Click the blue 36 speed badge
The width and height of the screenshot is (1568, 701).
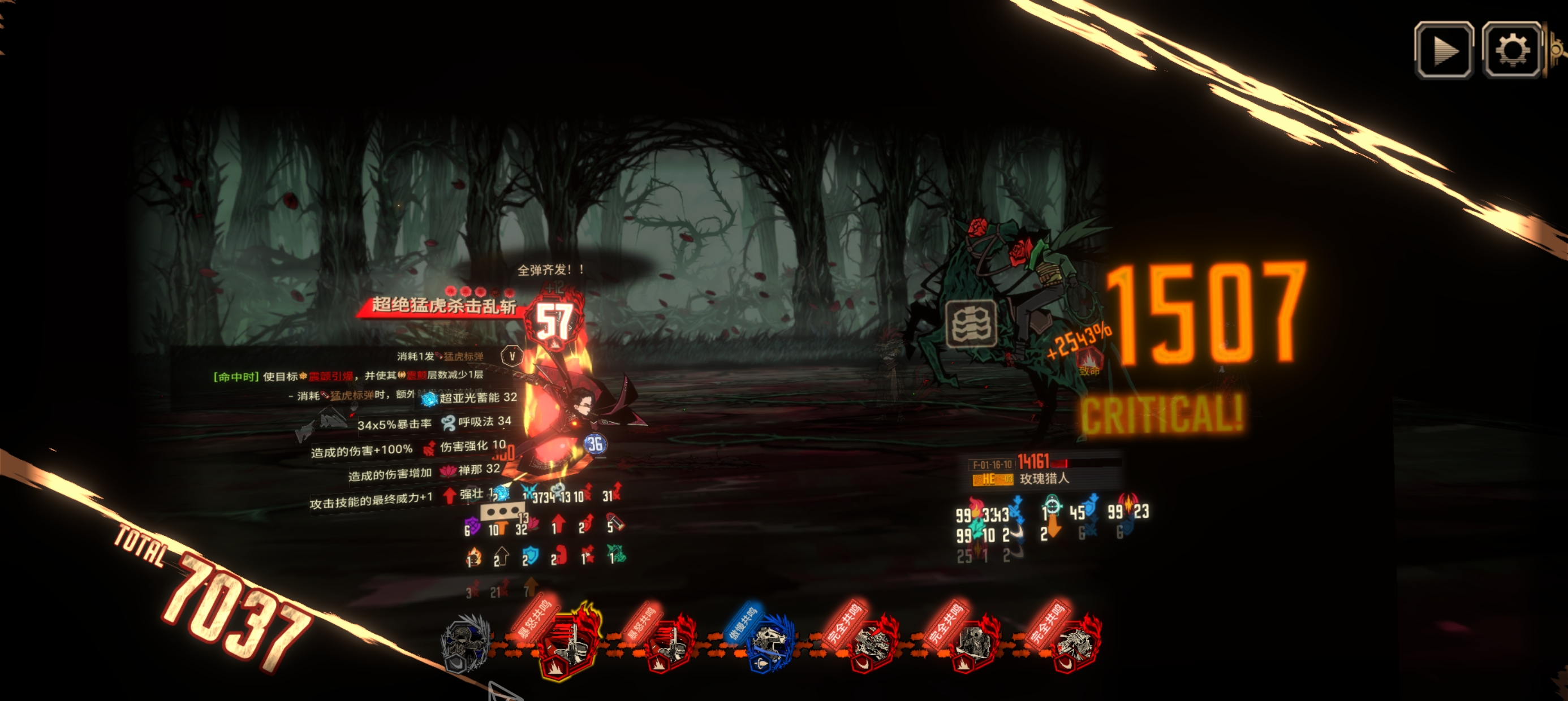point(595,444)
